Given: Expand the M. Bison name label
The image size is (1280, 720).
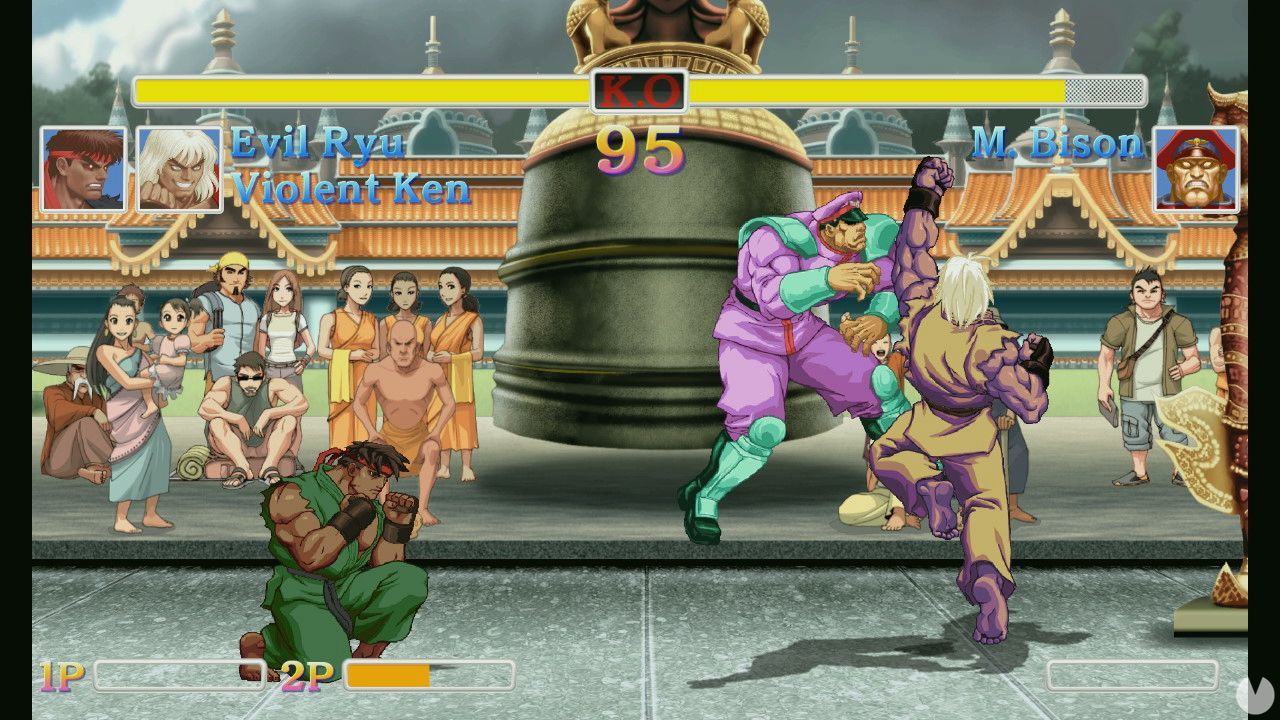Looking at the screenshot, I should [x=1057, y=144].
